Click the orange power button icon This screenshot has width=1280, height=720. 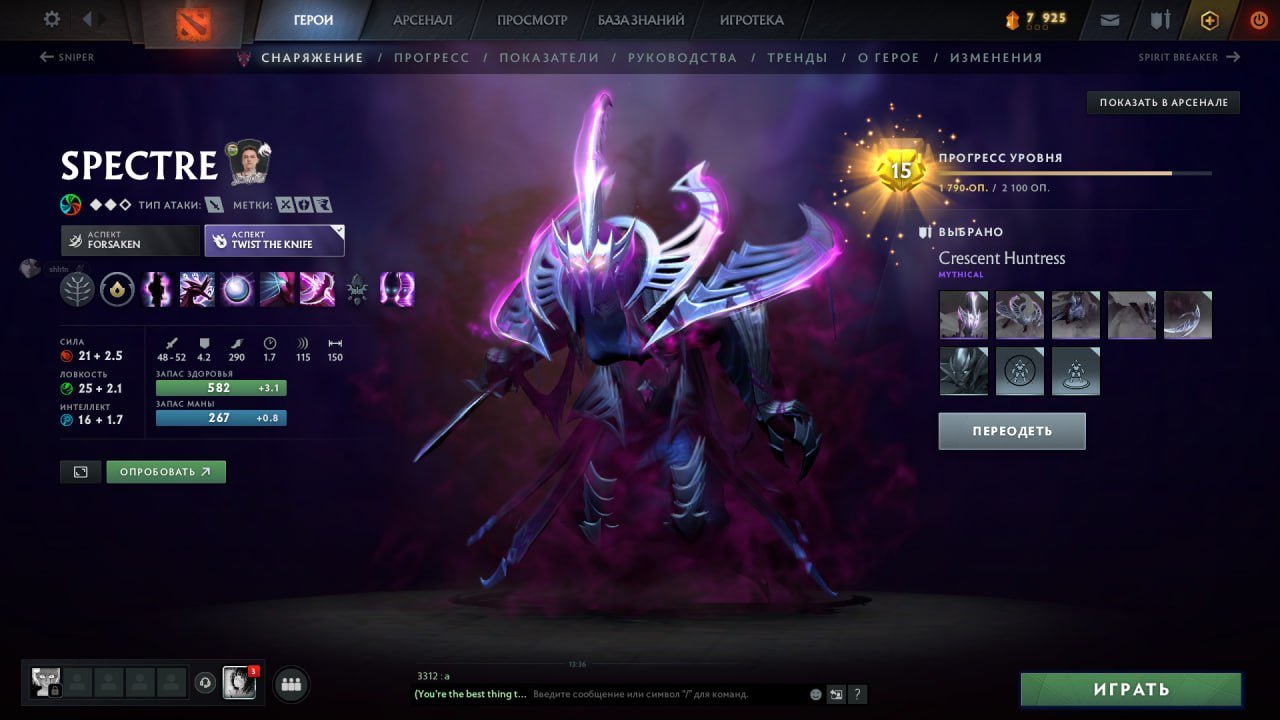(x=1257, y=19)
